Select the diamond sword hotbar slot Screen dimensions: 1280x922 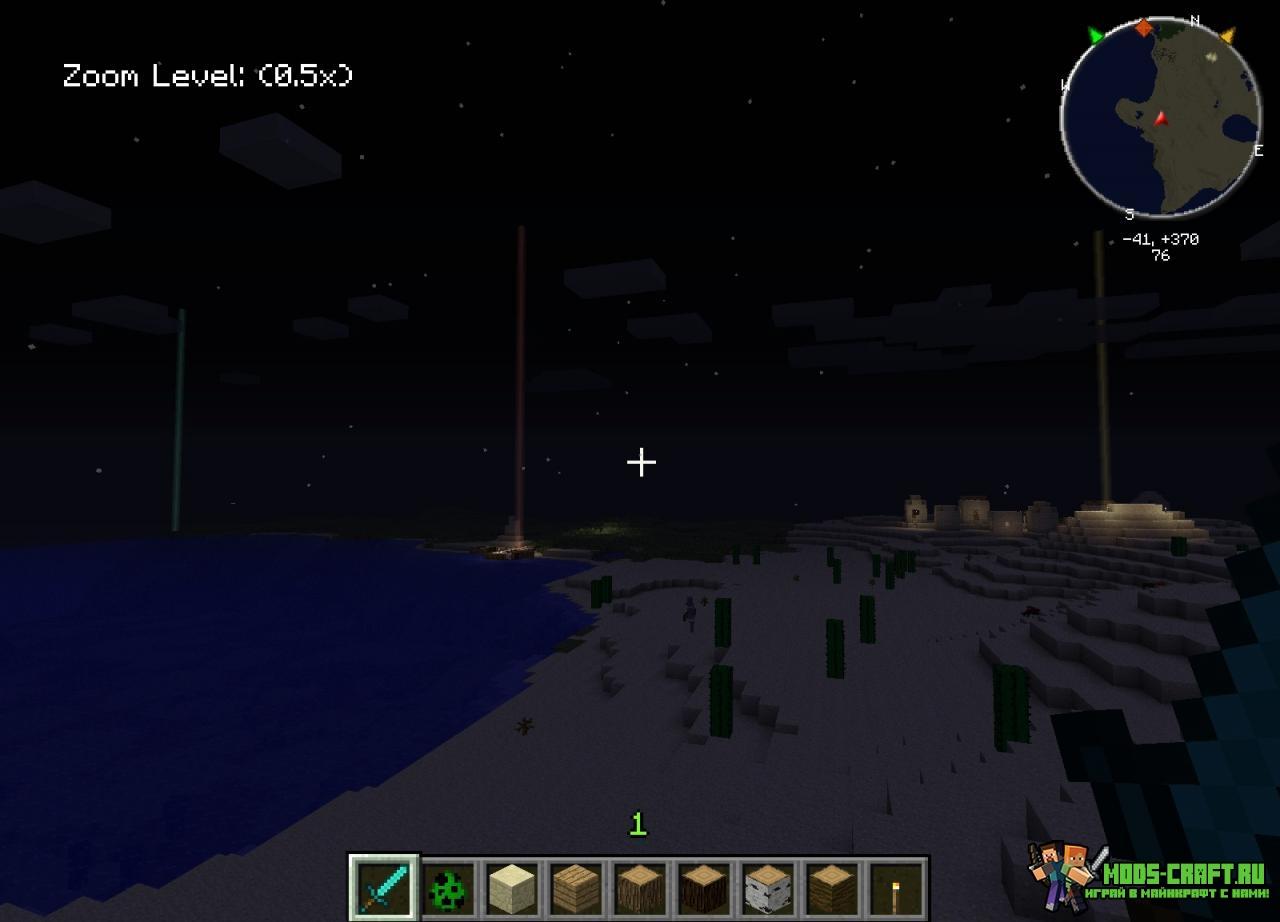[385, 886]
